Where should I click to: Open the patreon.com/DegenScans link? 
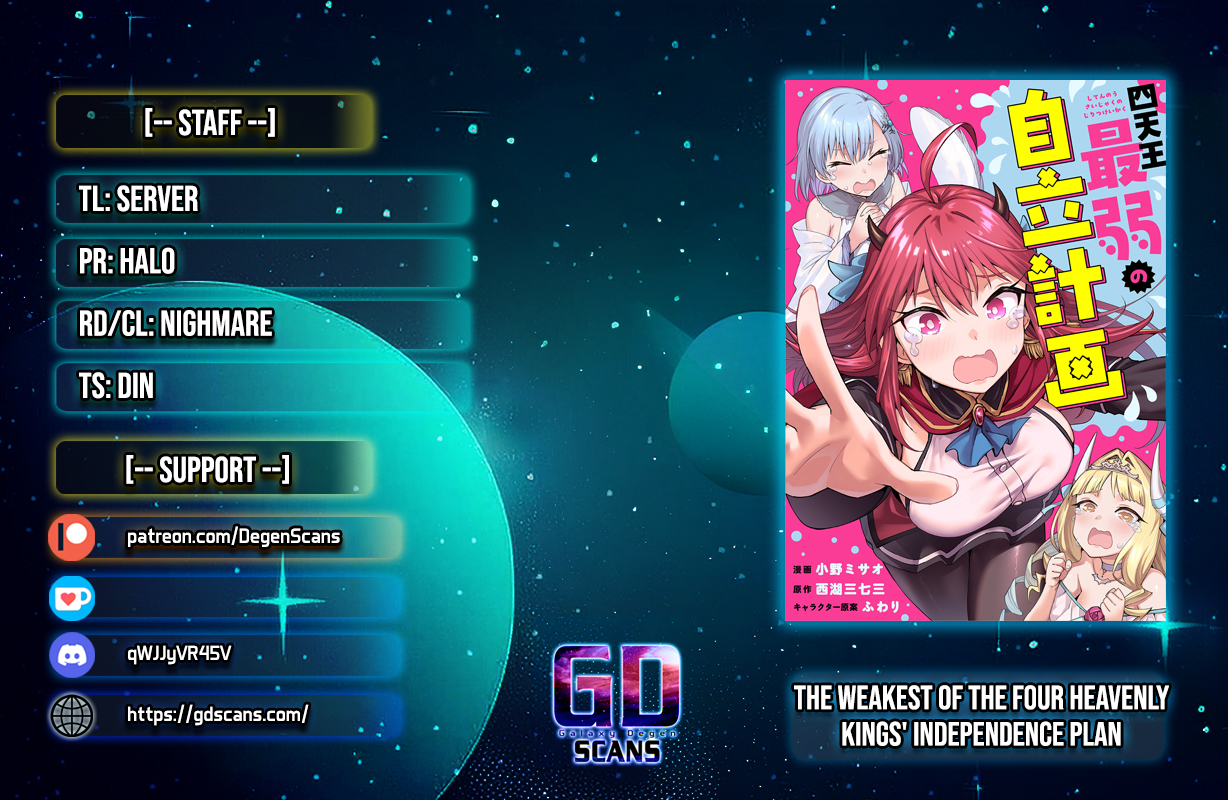tap(234, 538)
